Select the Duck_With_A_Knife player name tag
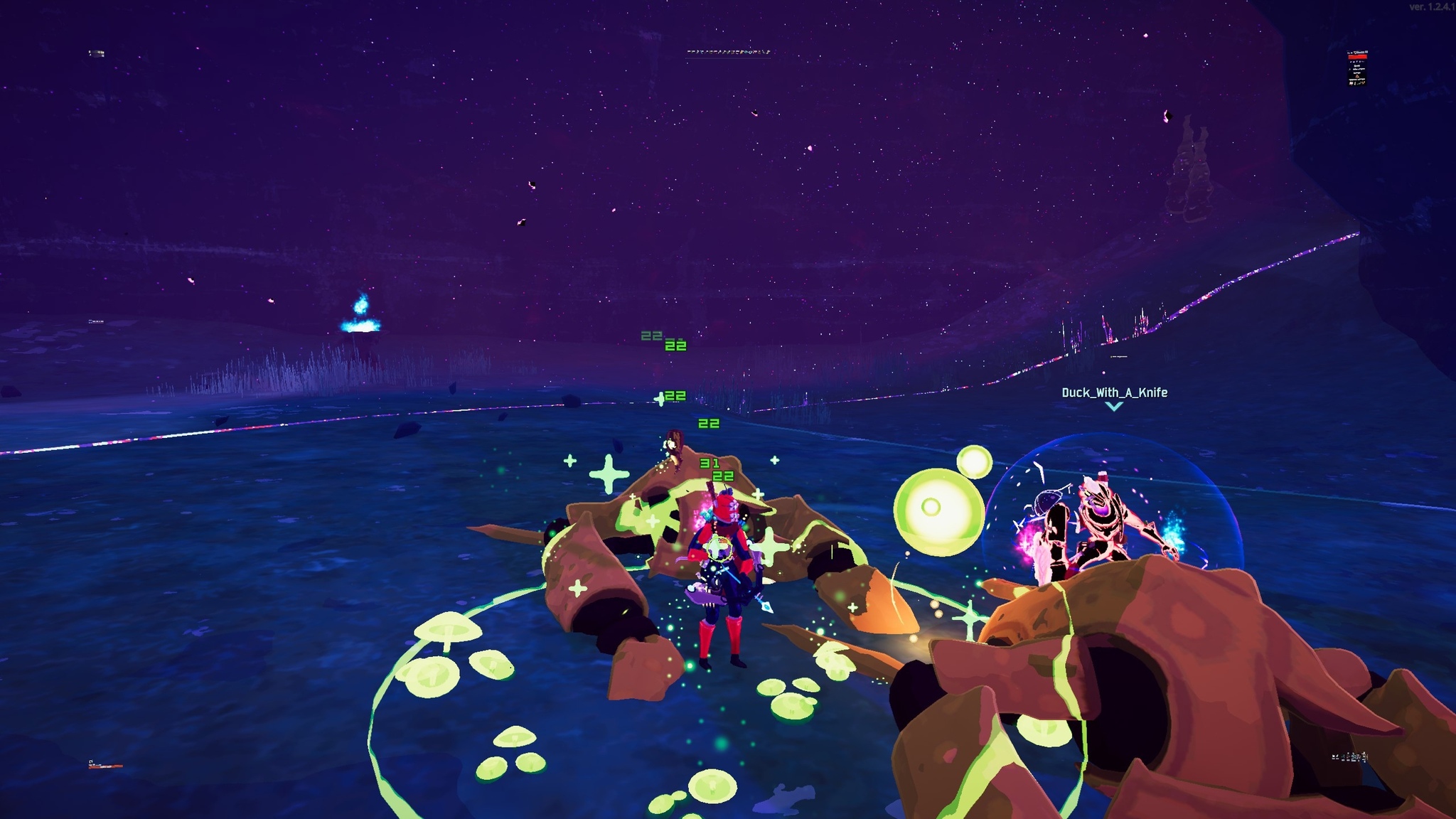1456x819 pixels. pyautogui.click(x=1114, y=392)
